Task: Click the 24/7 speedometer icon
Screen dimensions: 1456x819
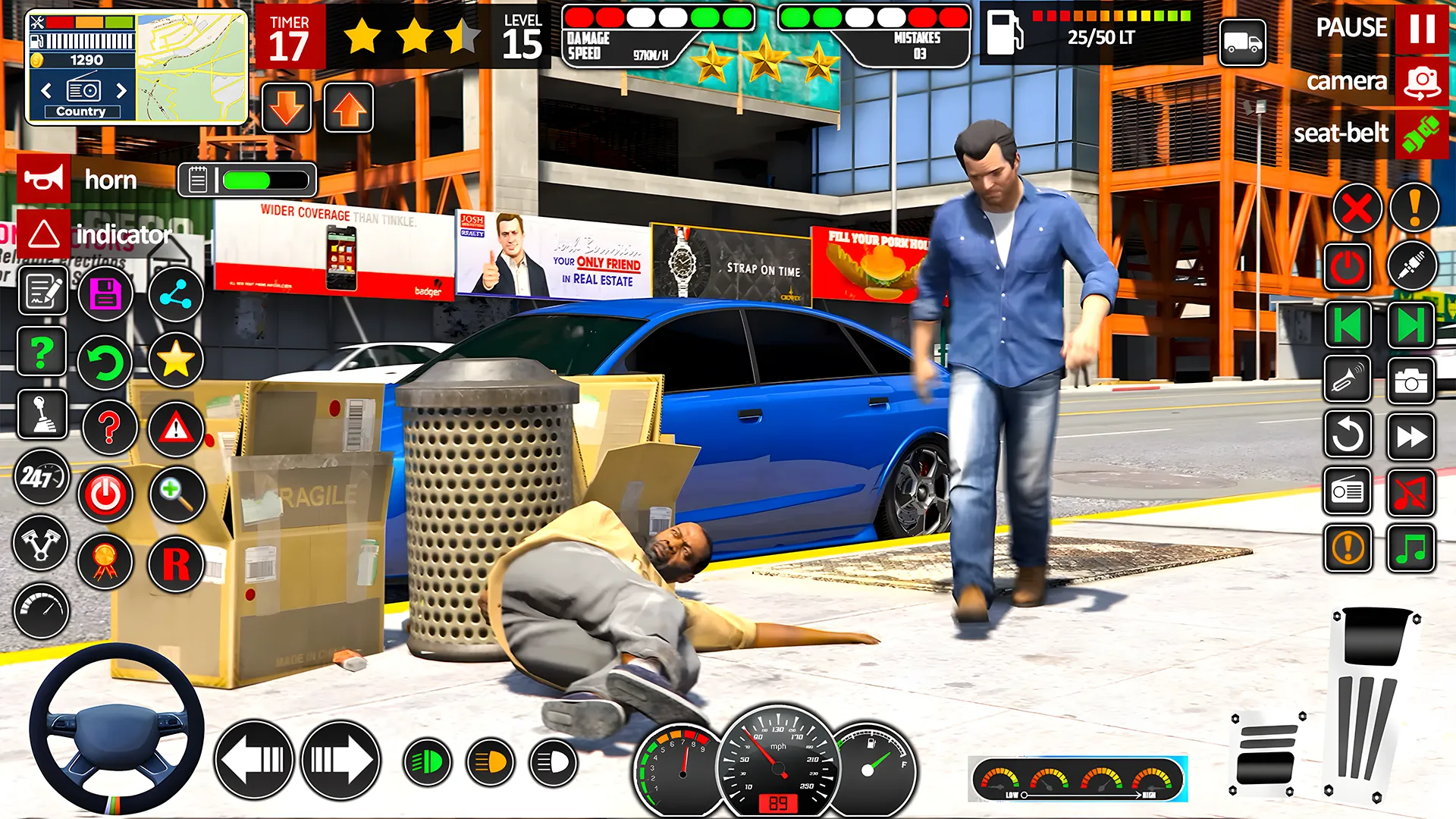Action: pos(42,478)
